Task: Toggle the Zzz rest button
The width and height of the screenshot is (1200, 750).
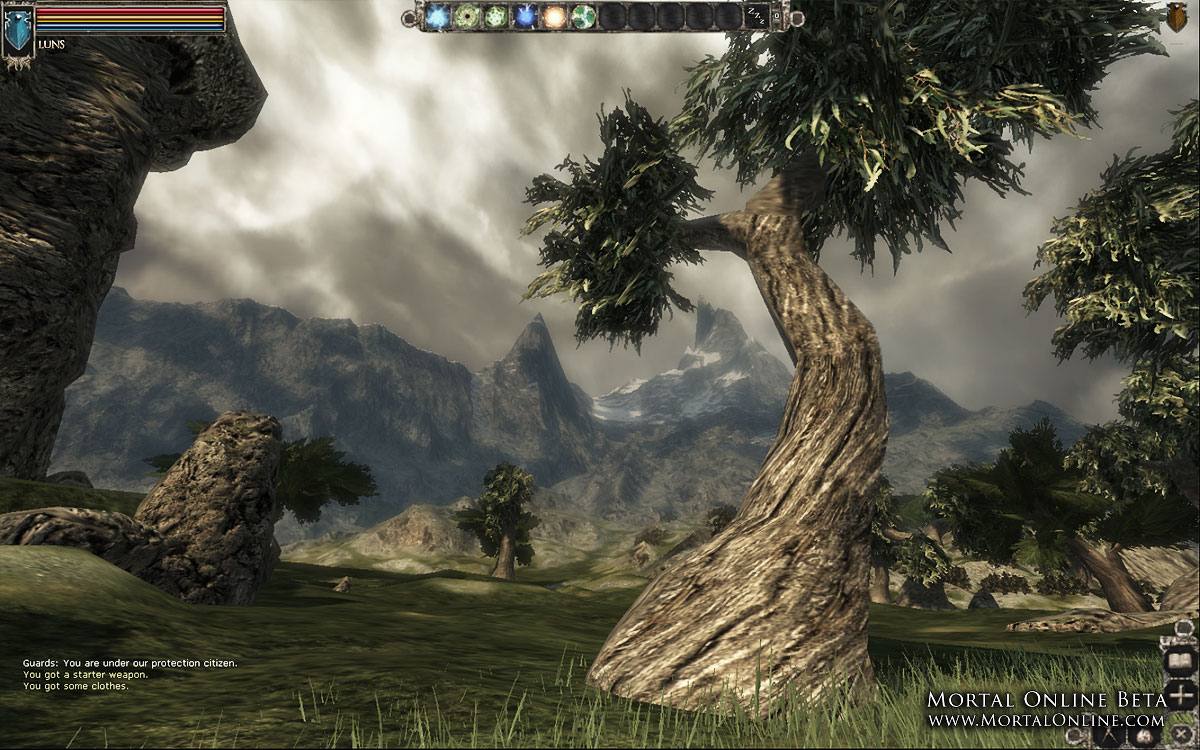Action: 757,16
